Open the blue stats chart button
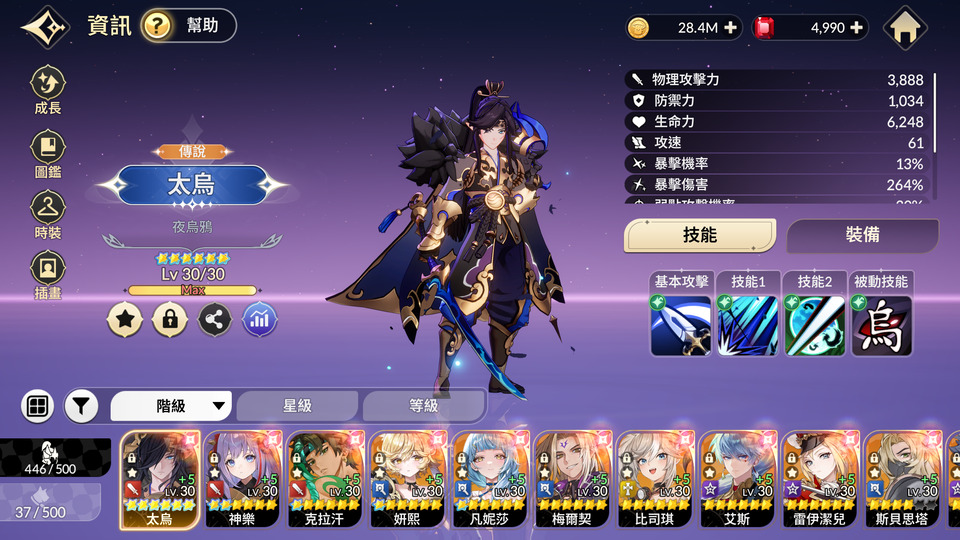 coord(260,319)
